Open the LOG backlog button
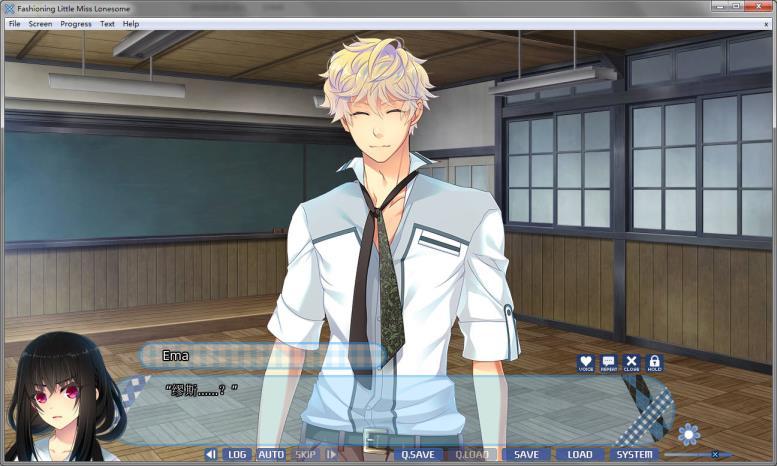This screenshot has height=466, width=777. [237, 454]
